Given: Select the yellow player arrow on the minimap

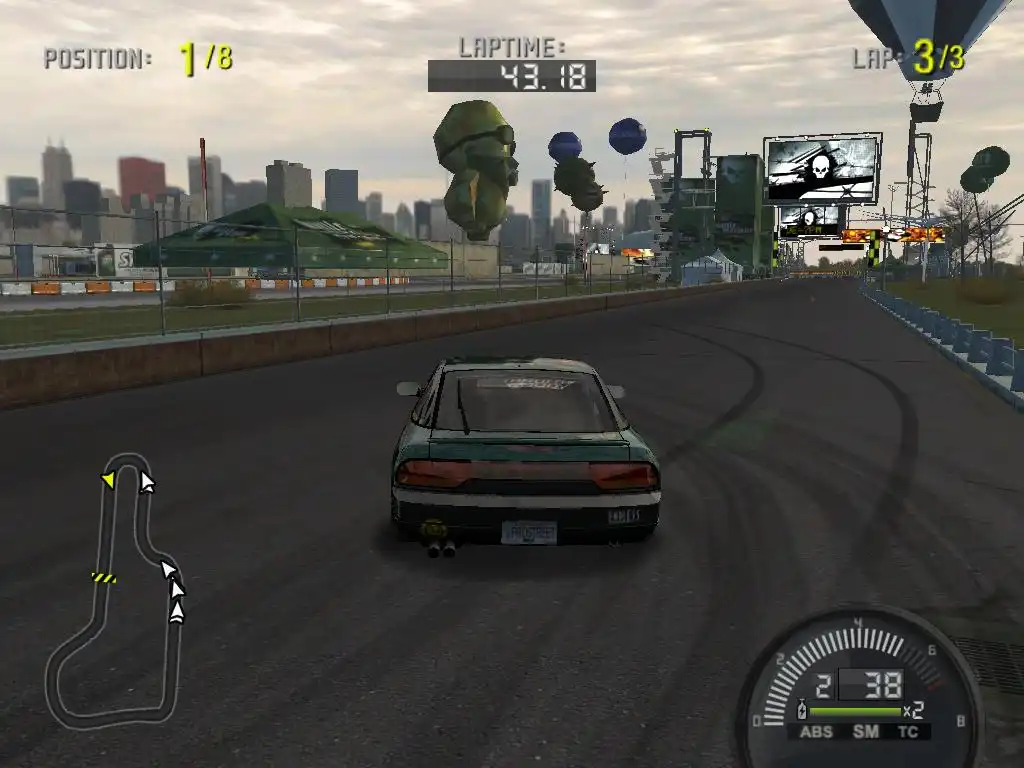Looking at the screenshot, I should [x=108, y=481].
